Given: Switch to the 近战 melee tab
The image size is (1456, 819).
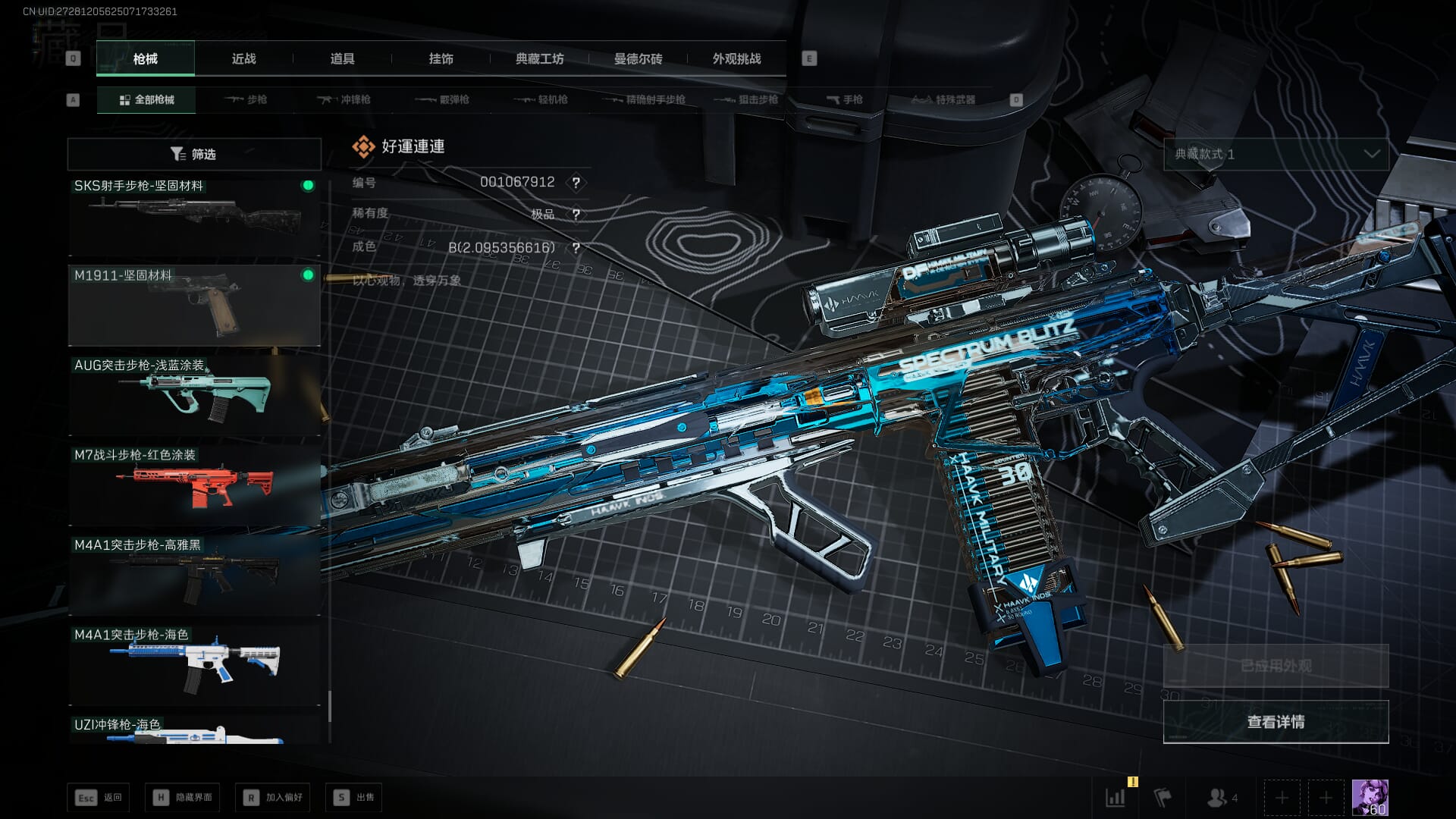Looking at the screenshot, I should 243,59.
